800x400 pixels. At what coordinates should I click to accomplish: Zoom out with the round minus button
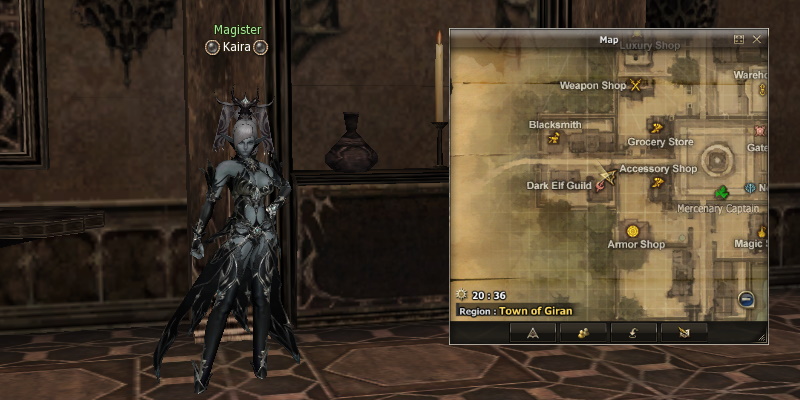pyautogui.click(x=746, y=299)
